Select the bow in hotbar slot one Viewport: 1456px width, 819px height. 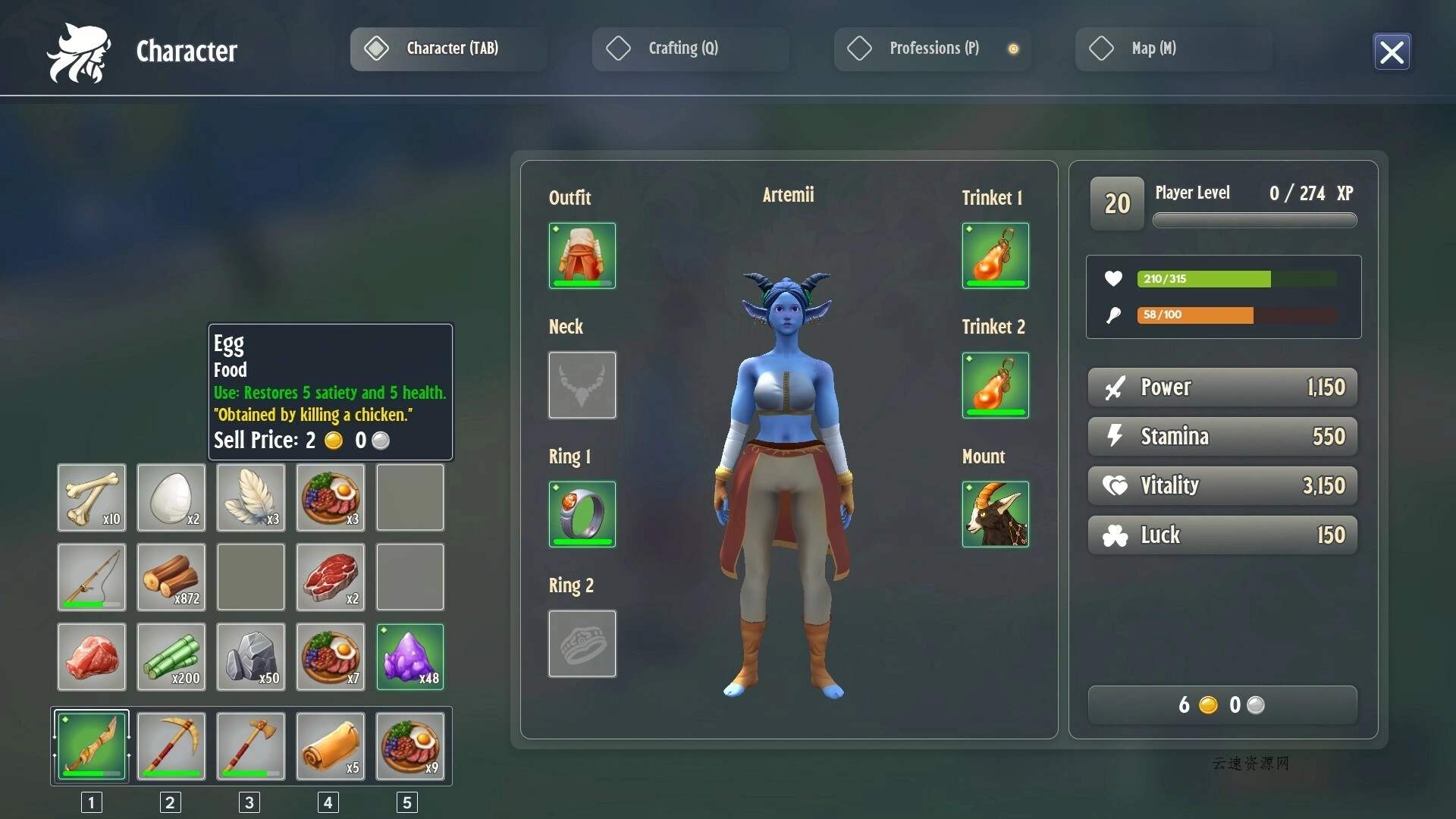coord(92,746)
